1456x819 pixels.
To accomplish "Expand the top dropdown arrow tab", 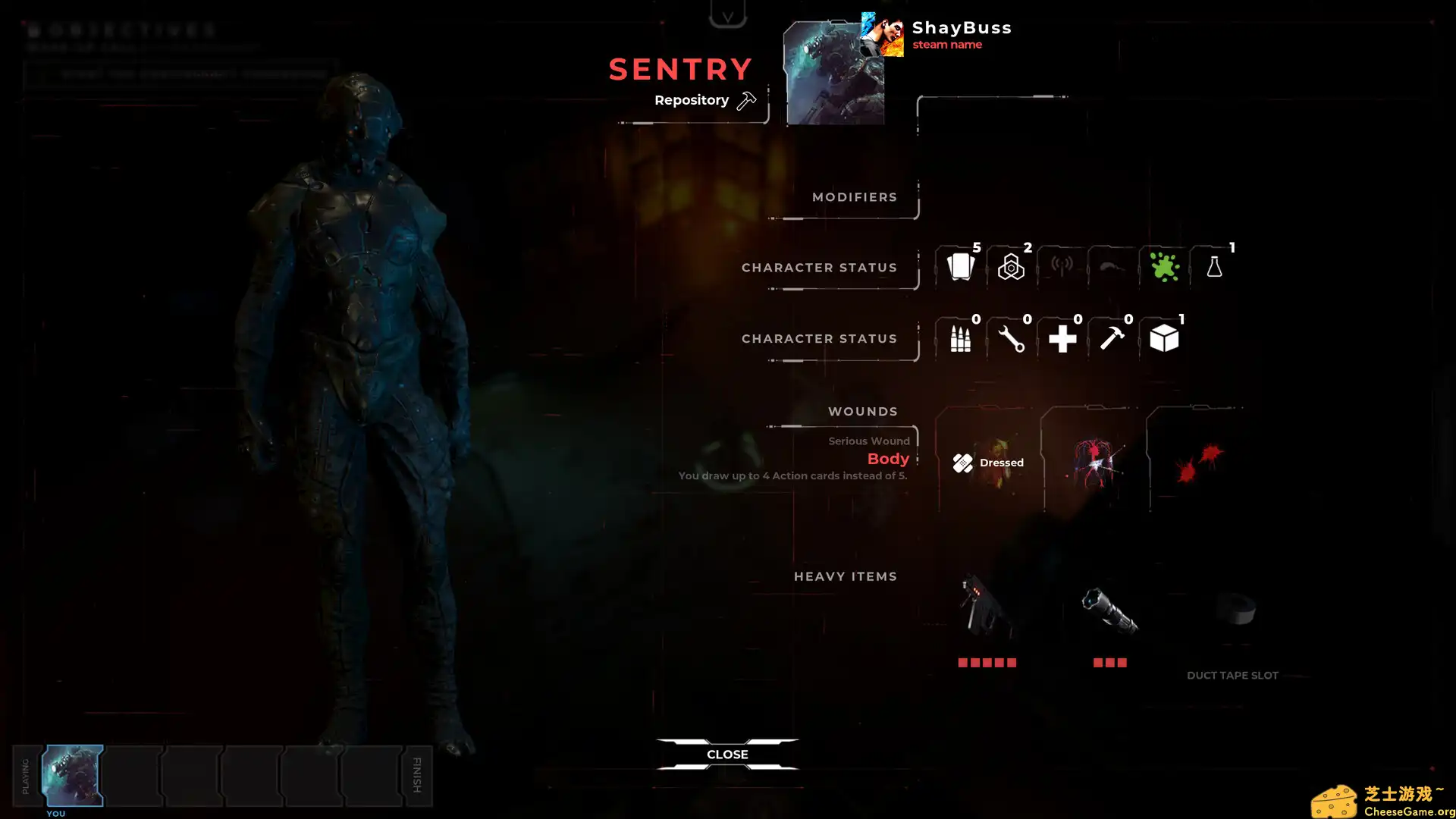I will pos(727,15).
